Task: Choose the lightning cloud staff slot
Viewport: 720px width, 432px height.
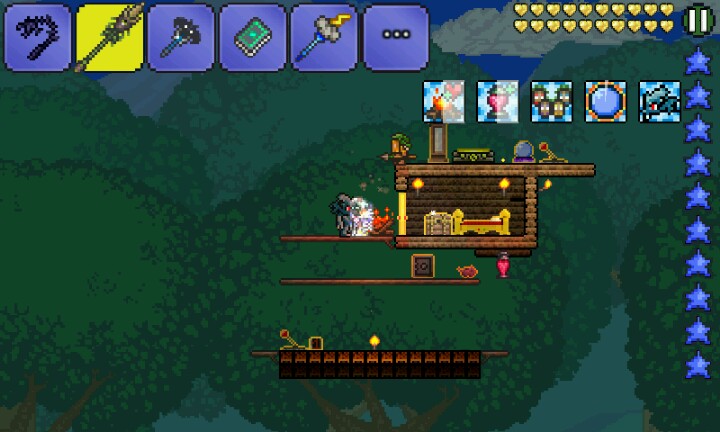Action: coord(325,37)
